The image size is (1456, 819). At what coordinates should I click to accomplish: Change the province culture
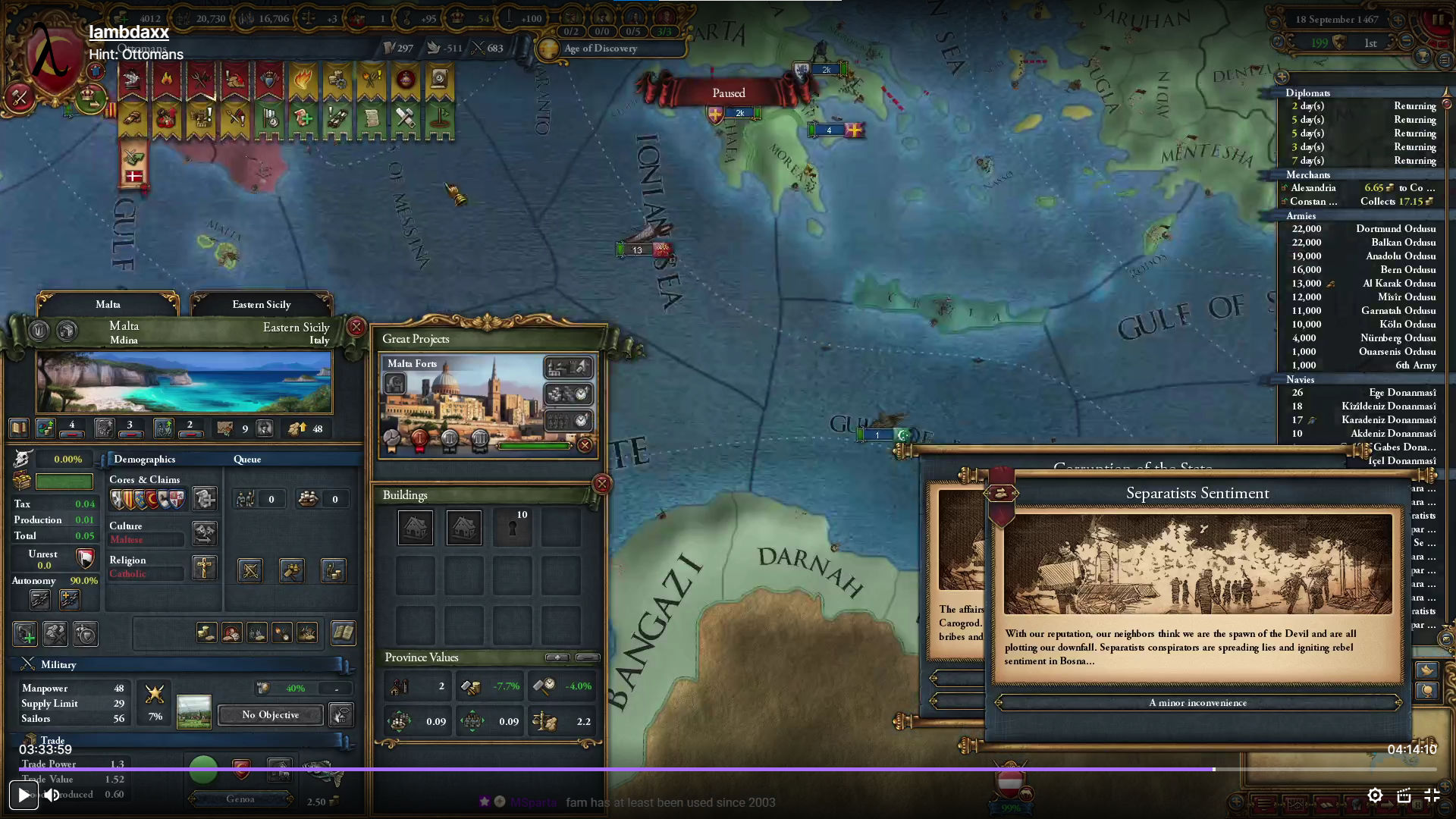(x=204, y=533)
